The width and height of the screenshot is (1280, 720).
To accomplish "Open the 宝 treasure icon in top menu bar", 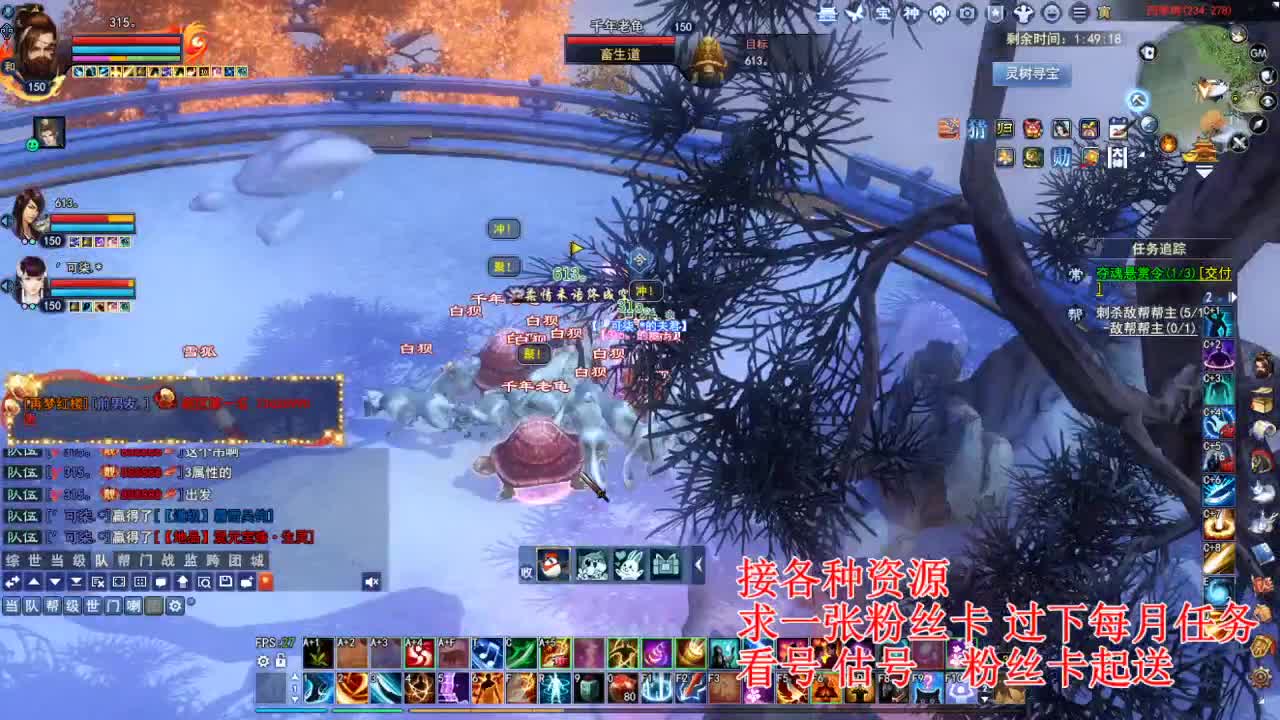I will pyautogui.click(x=885, y=13).
